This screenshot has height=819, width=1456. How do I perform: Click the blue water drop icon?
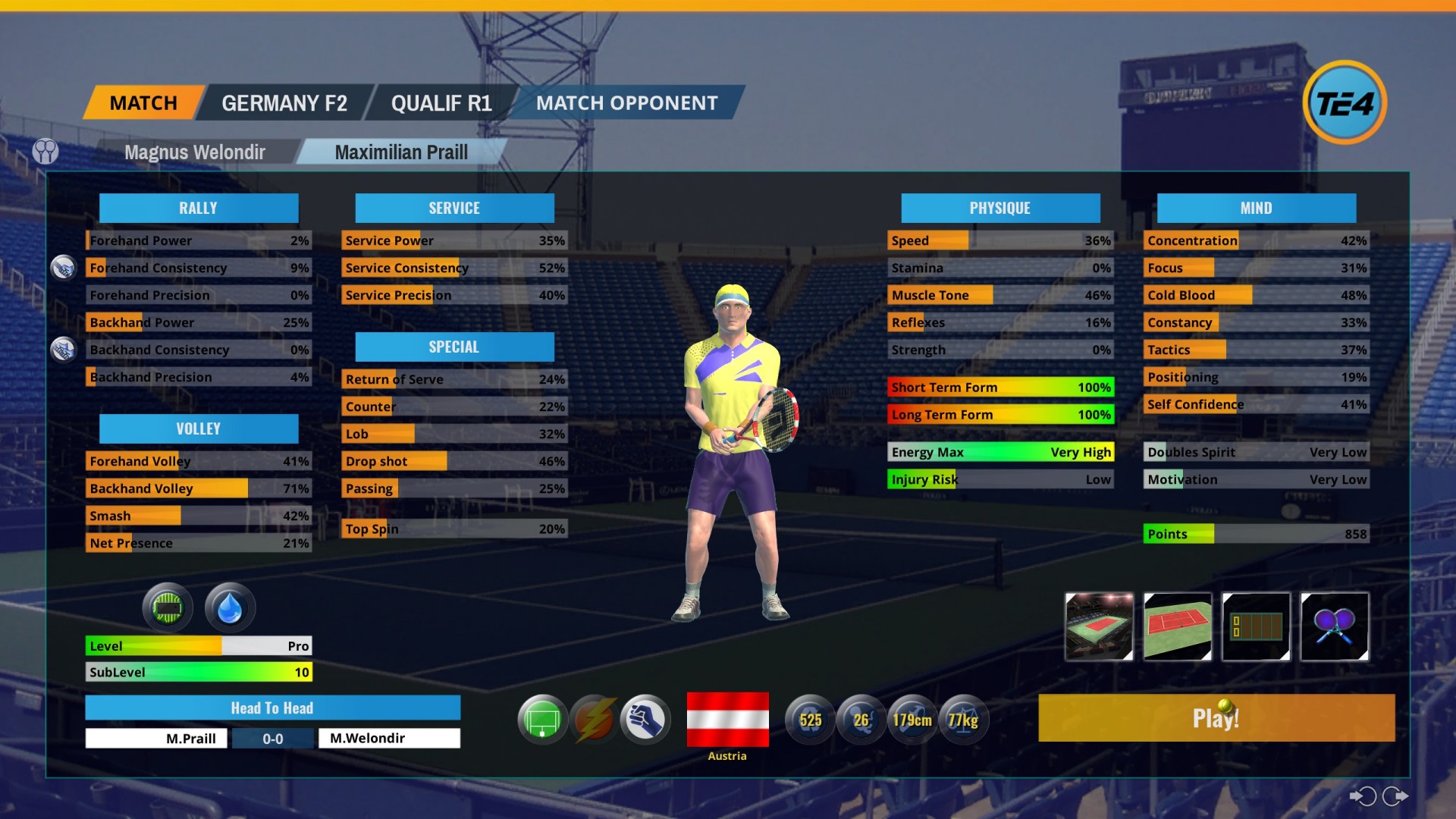(230, 607)
